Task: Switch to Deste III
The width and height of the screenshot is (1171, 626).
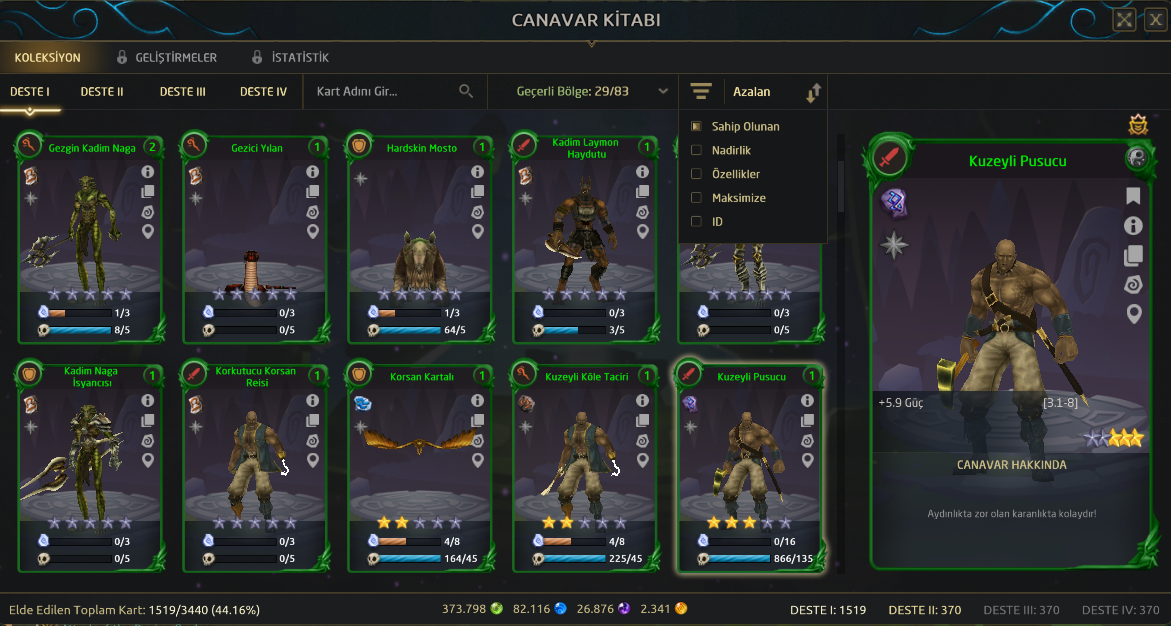Action: [x=182, y=92]
